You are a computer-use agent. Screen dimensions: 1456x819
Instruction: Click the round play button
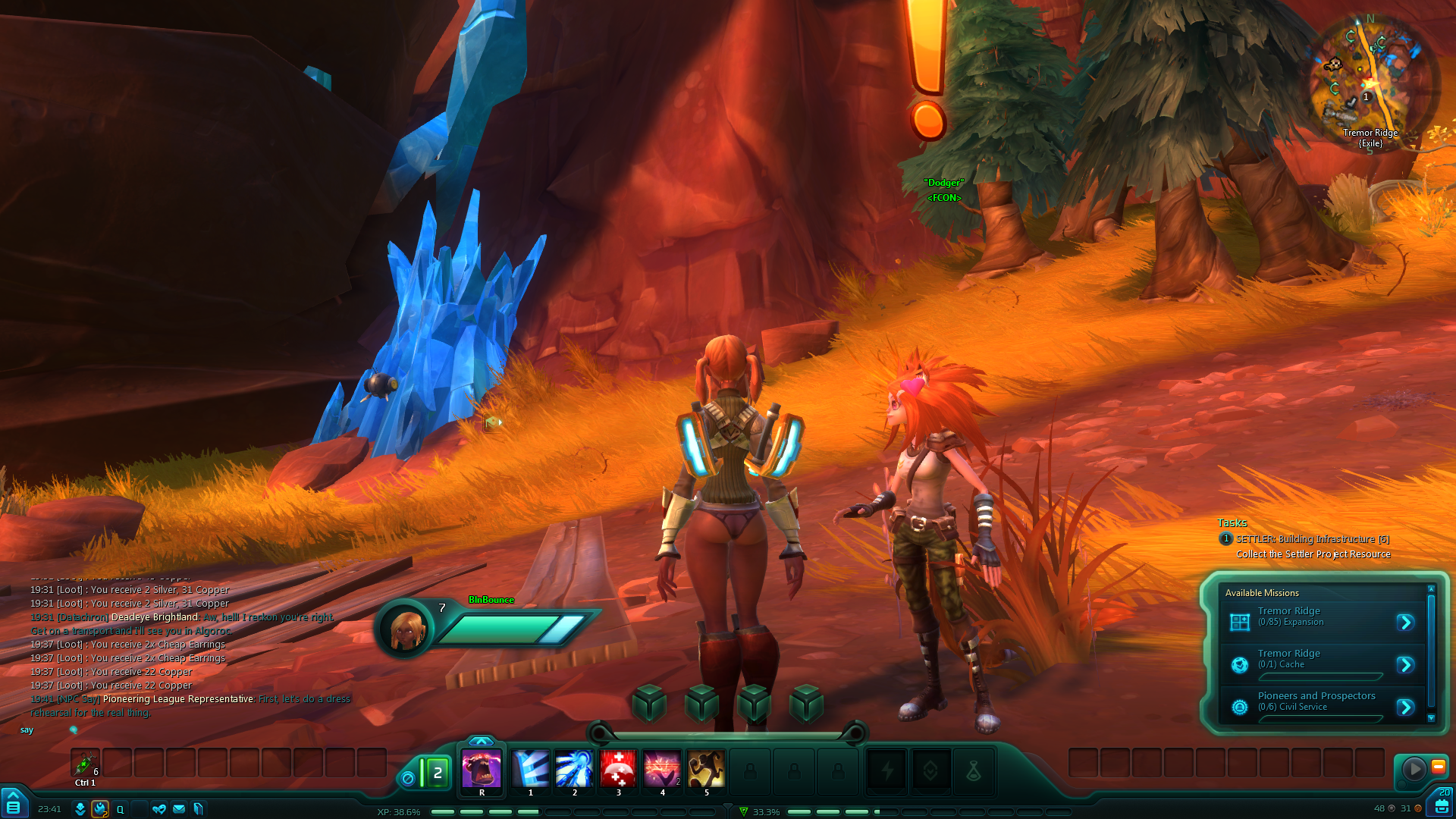click(1414, 769)
